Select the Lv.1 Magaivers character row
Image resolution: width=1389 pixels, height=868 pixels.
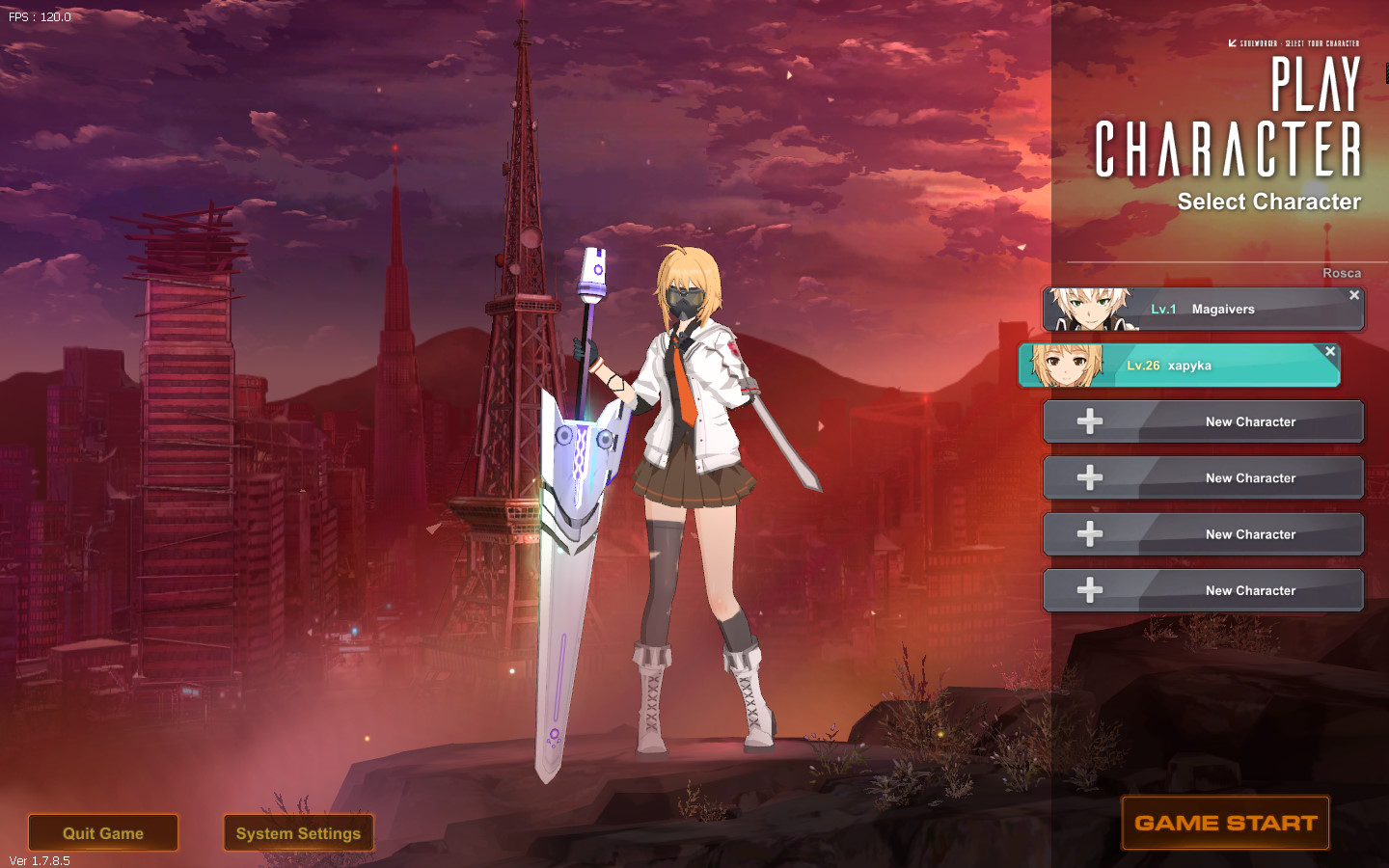coord(1221,310)
